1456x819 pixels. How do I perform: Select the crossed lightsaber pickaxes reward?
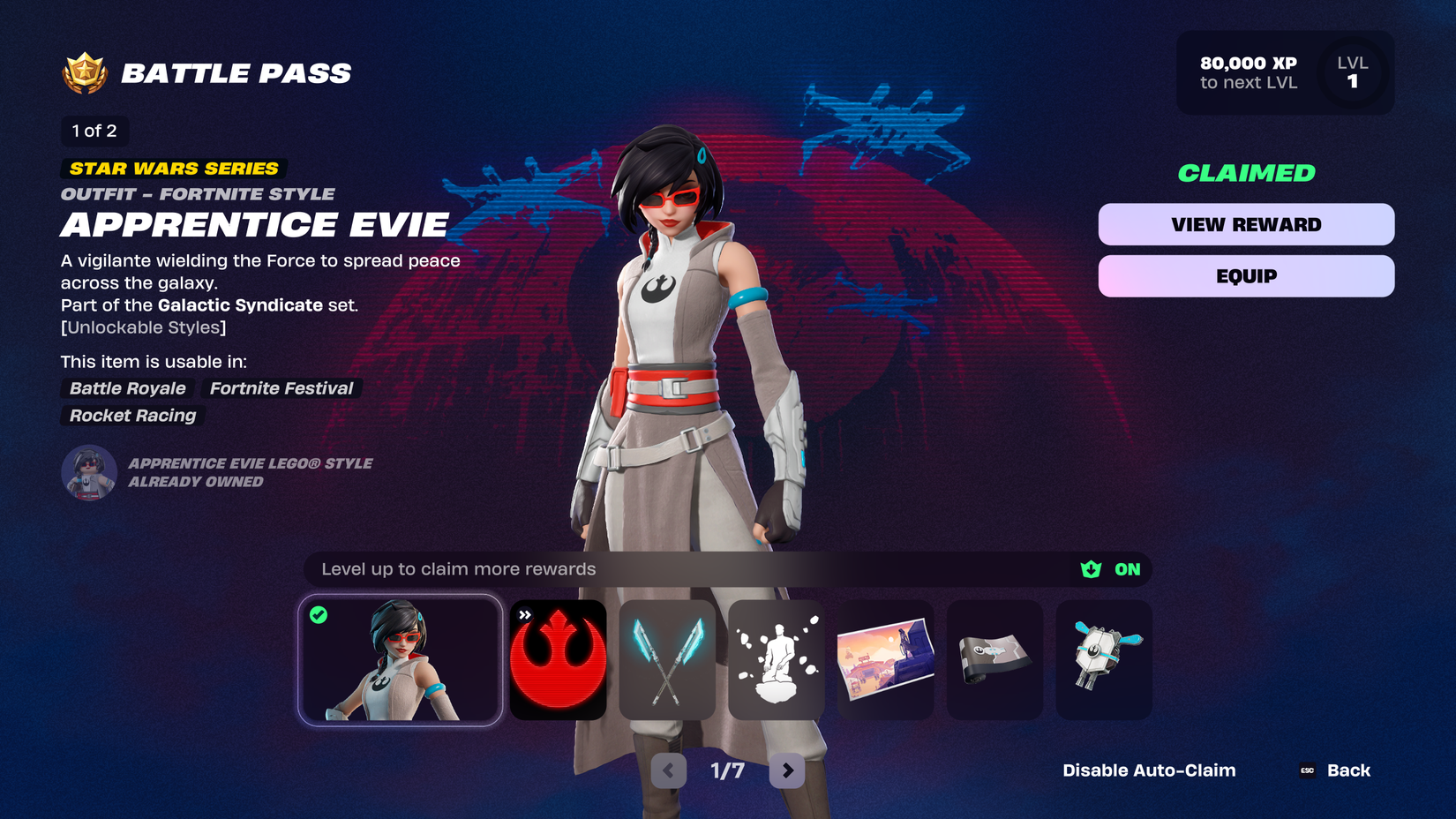(x=667, y=660)
